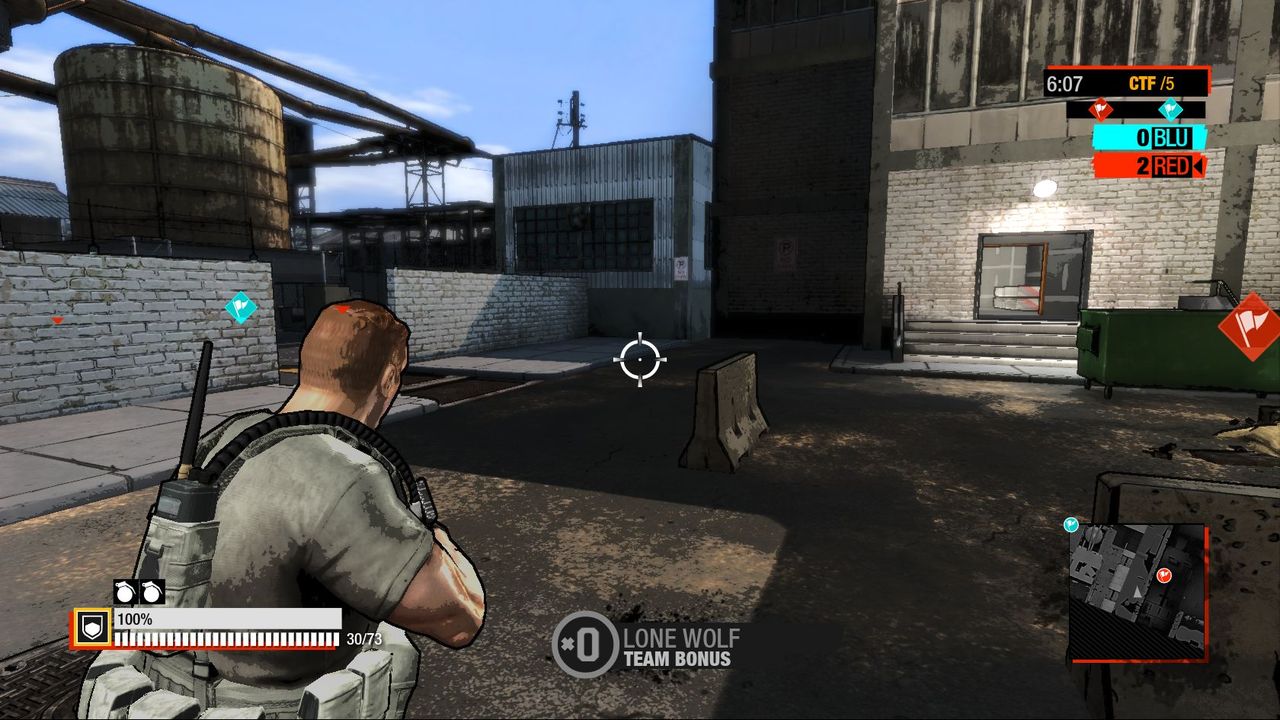Expand the RED team arrow indicator

1200,167
